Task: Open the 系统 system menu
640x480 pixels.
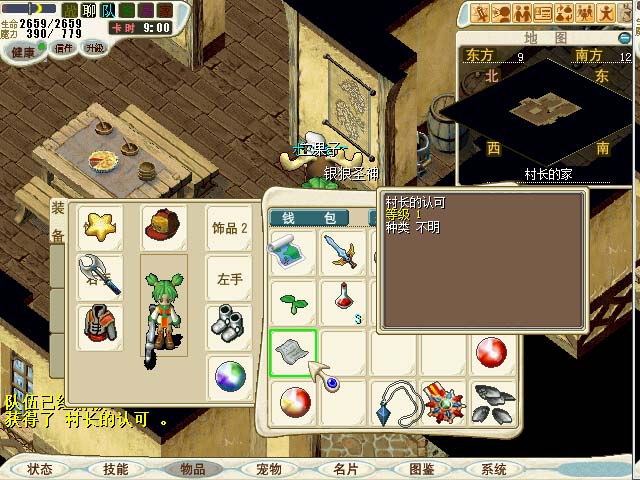Action: (494, 469)
